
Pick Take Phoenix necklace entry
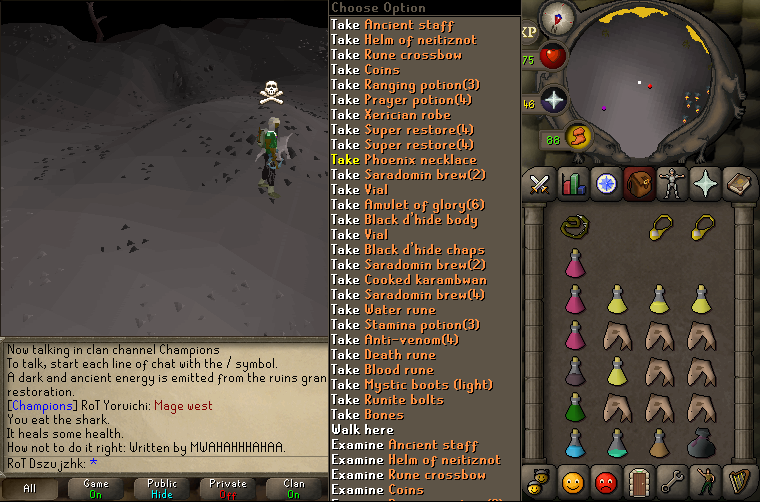pos(404,160)
